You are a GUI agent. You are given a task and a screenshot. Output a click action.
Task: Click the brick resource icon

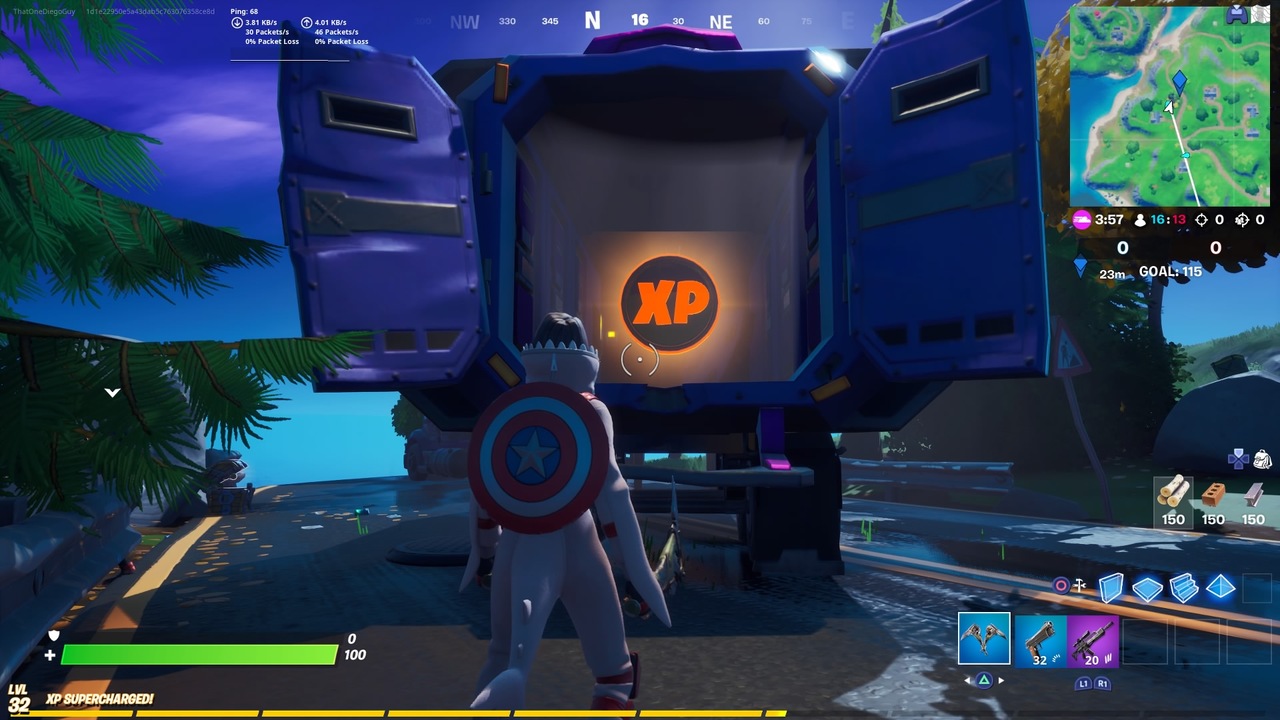point(1212,495)
